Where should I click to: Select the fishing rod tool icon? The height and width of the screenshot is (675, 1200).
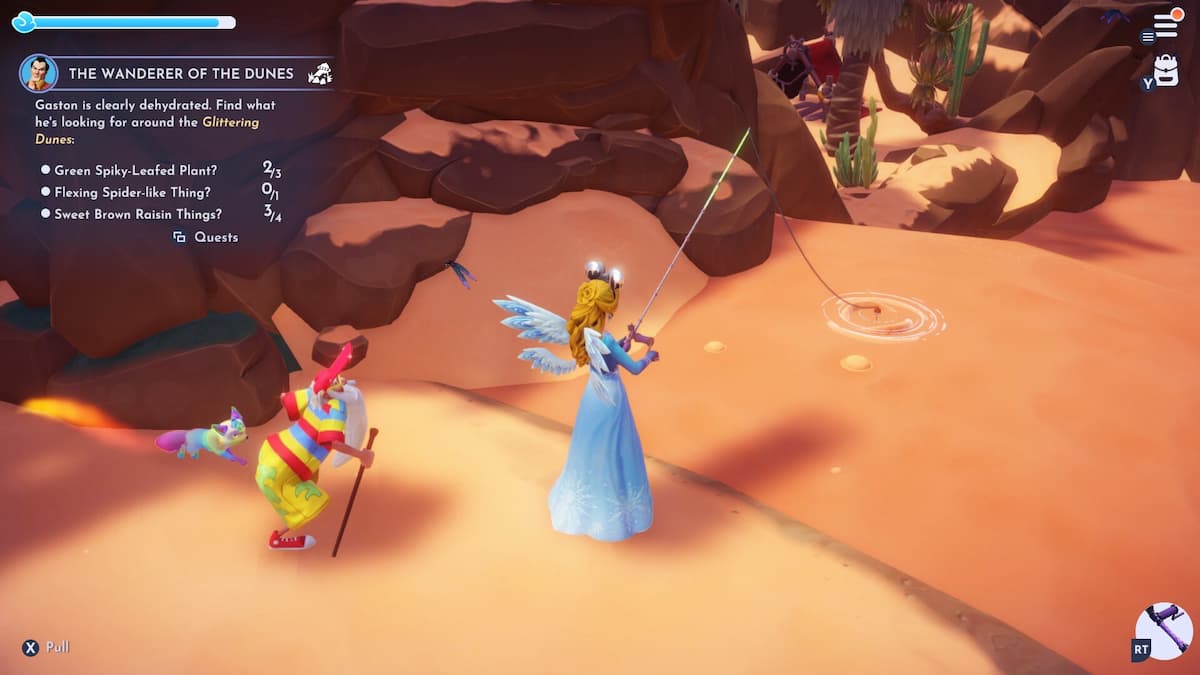pos(1166,630)
